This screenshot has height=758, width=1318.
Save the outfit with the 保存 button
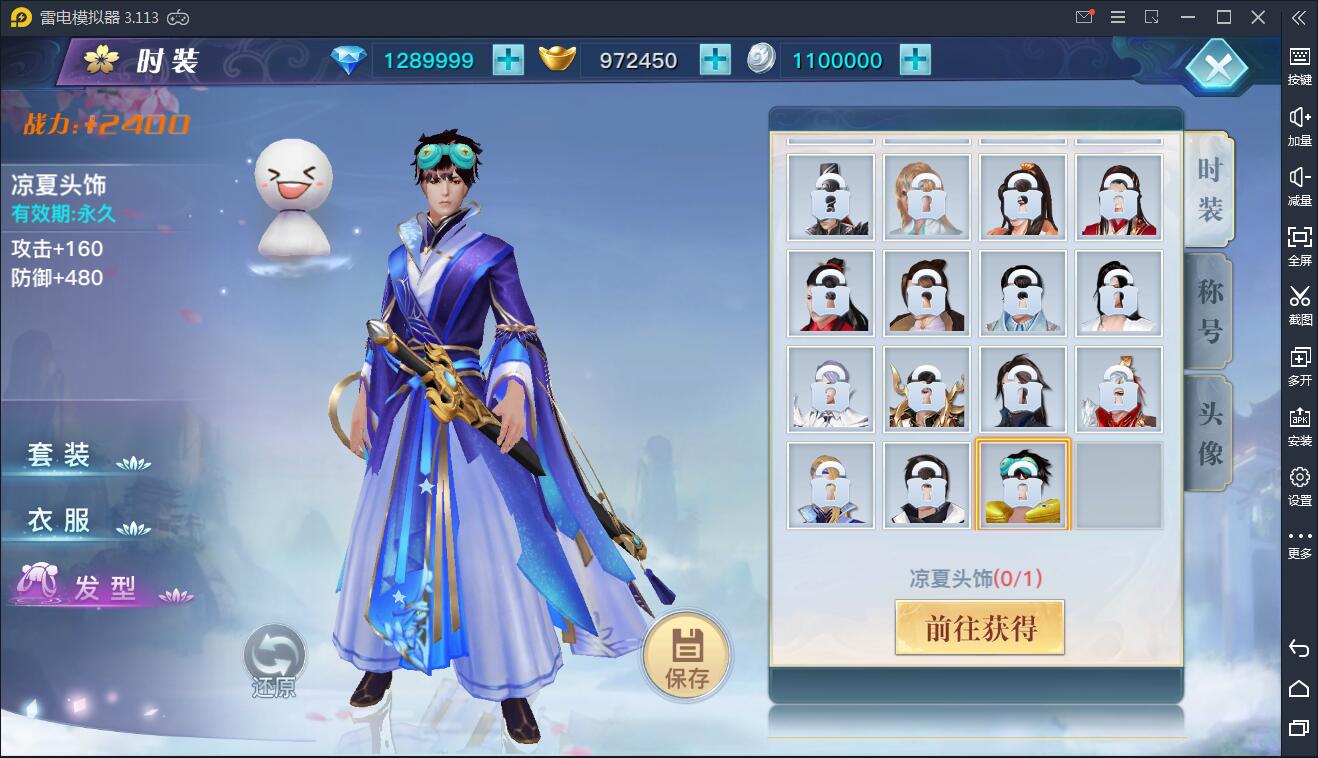click(x=684, y=655)
